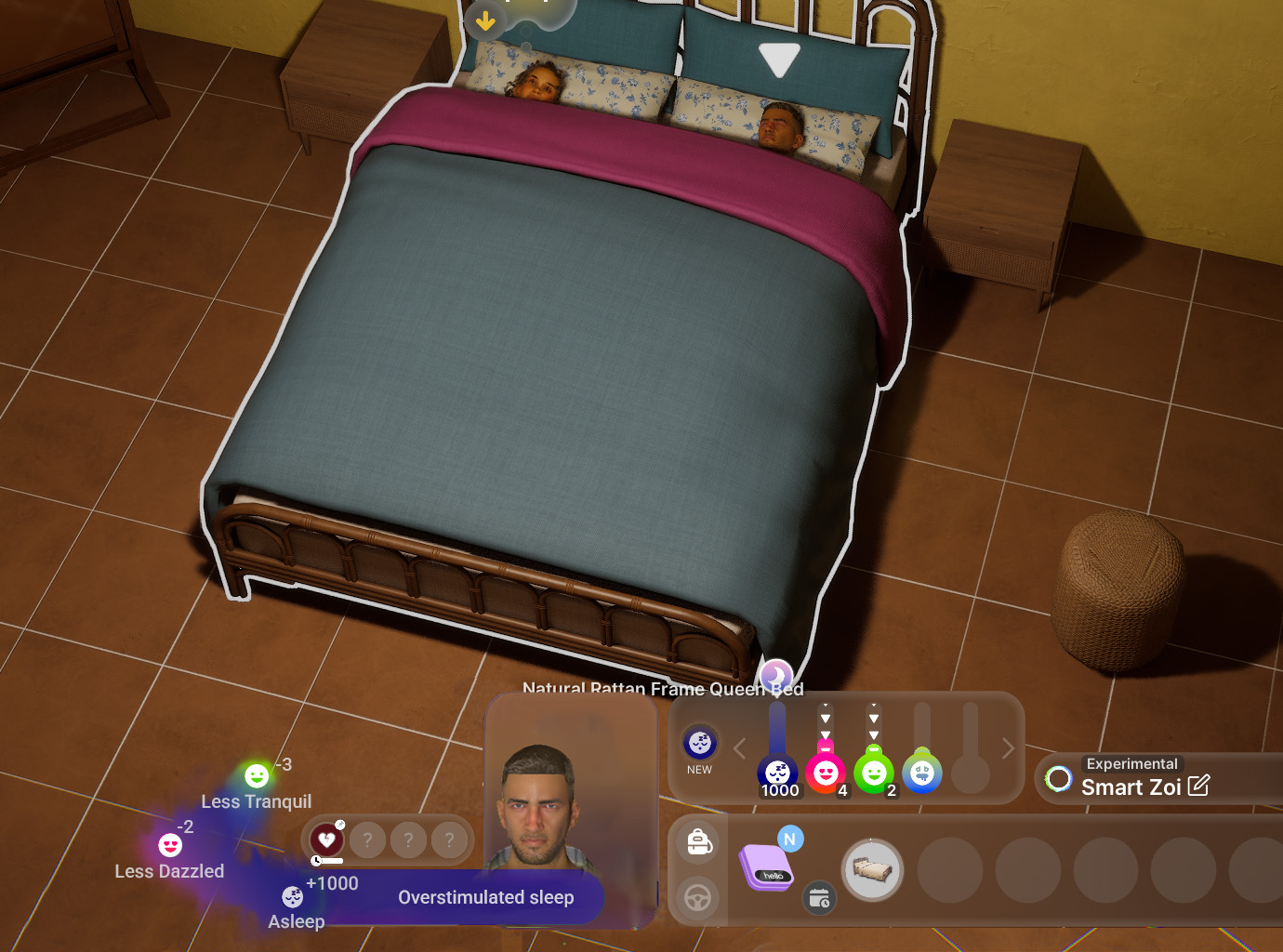The height and width of the screenshot is (952, 1283).
Task: Open the backpack inventory
Action: point(699,842)
